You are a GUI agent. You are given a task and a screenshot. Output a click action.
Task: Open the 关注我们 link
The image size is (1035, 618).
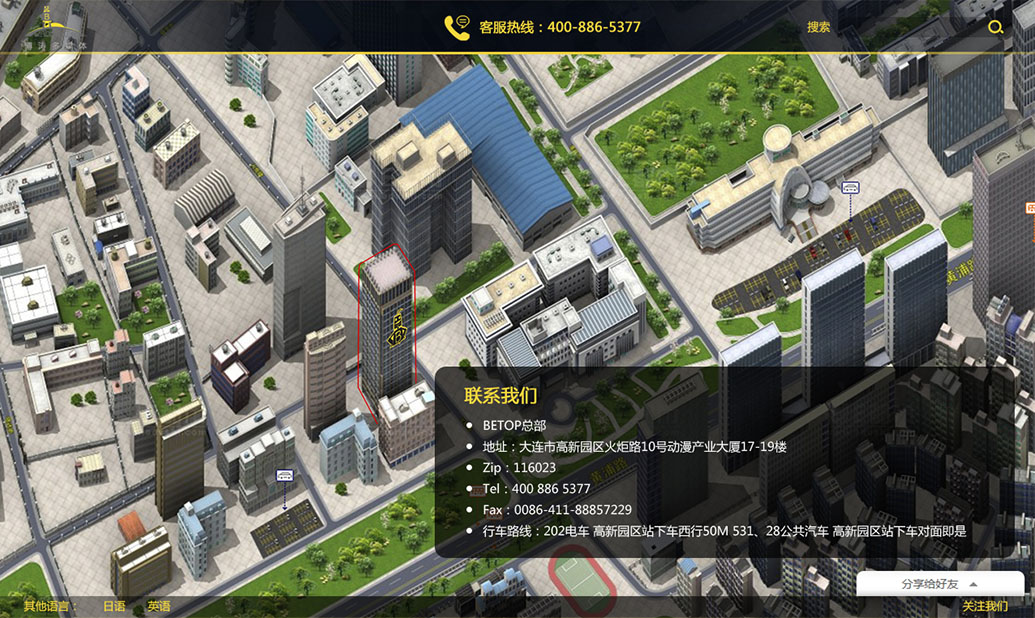coord(984,606)
